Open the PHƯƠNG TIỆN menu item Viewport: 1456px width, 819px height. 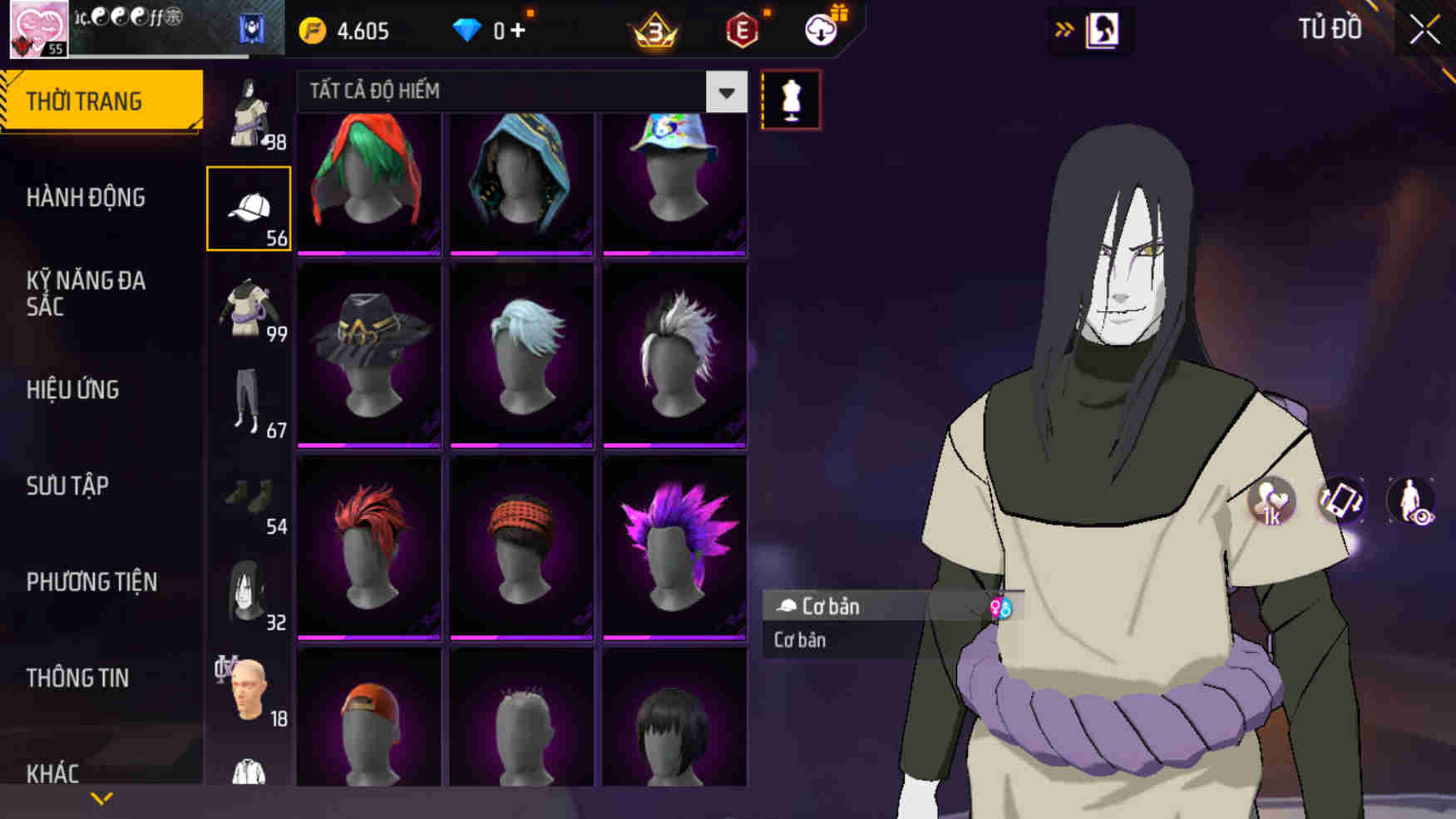(x=91, y=582)
